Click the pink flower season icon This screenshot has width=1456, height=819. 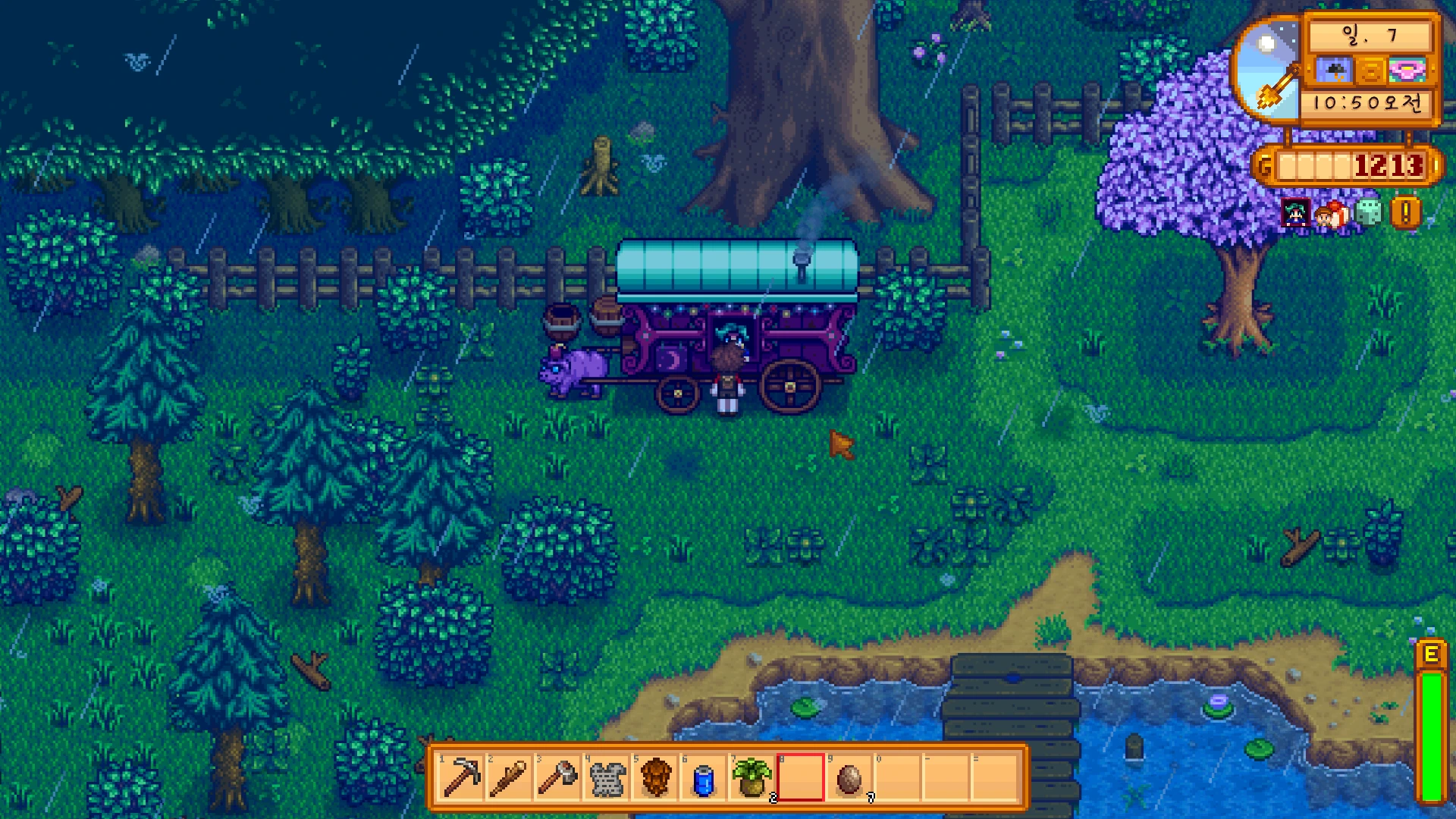1407,71
